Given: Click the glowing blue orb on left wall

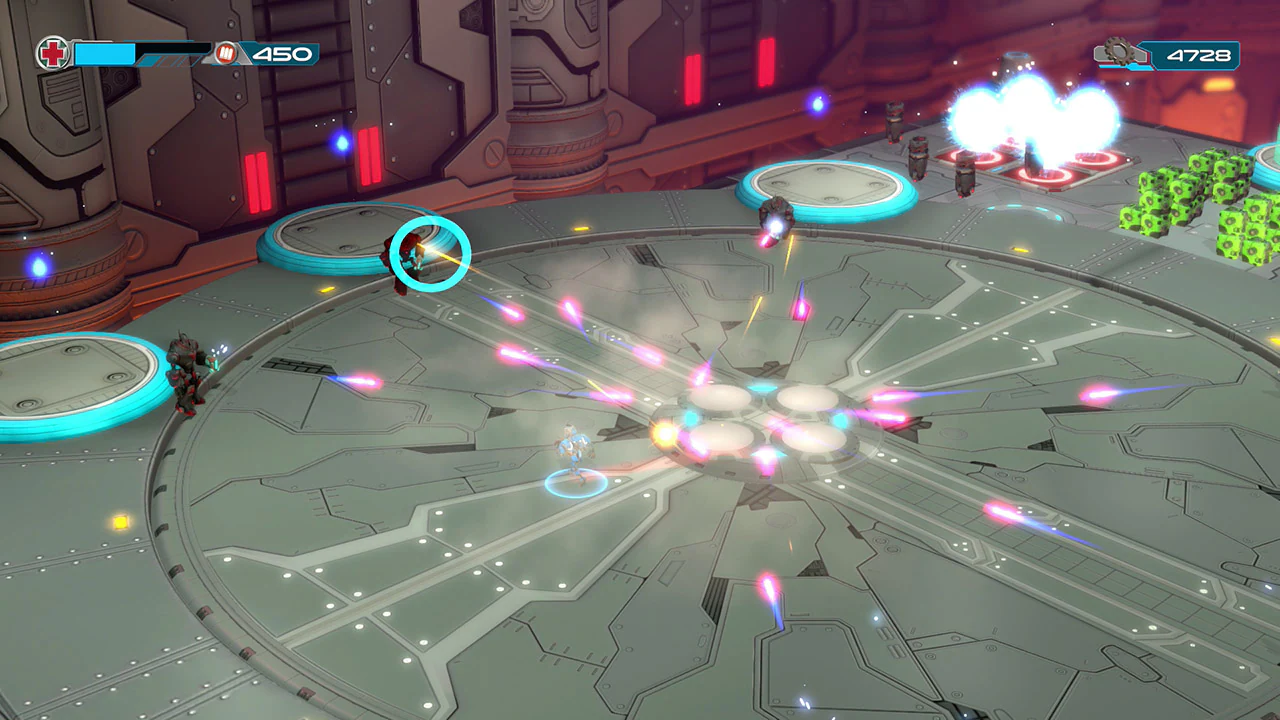Looking at the screenshot, I should [37, 267].
